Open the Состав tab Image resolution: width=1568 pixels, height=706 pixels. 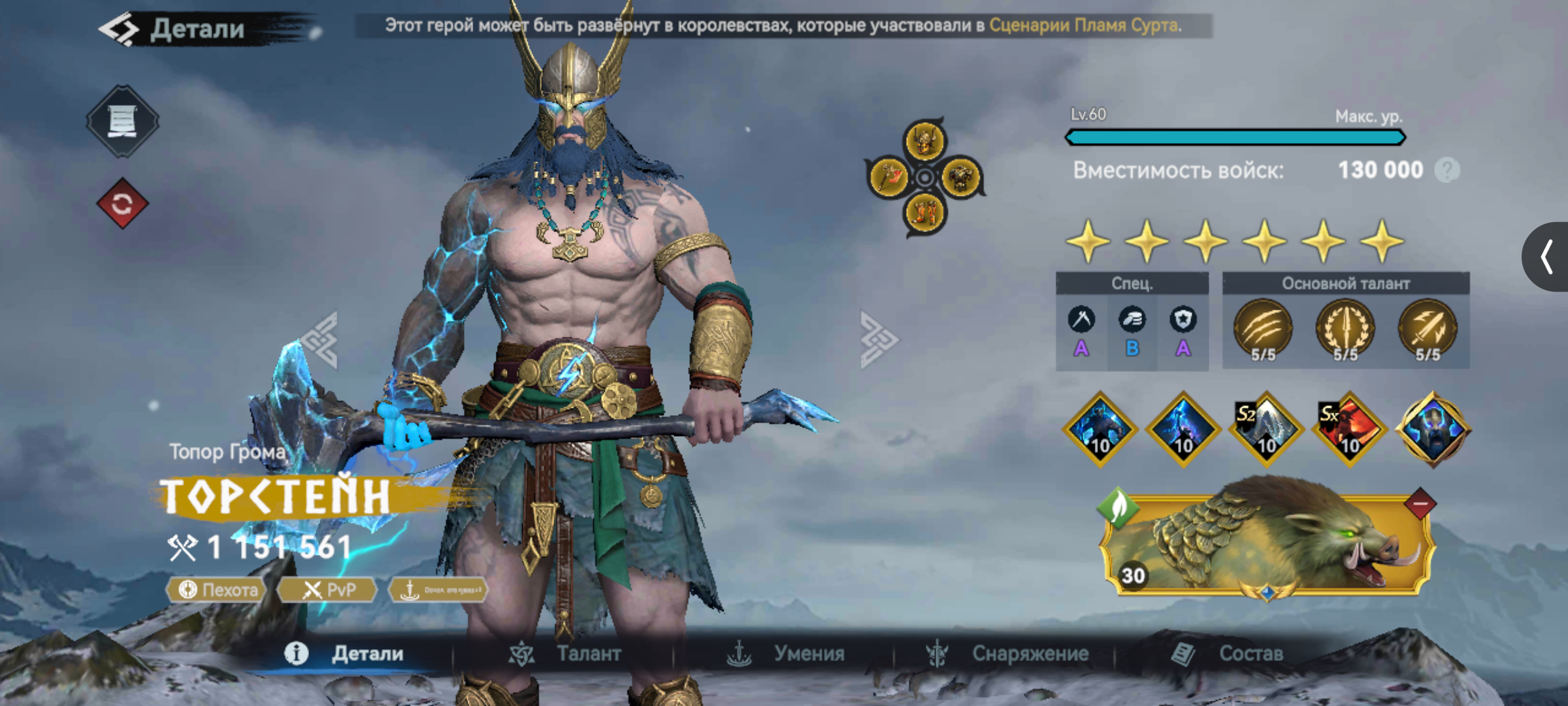point(1228,653)
